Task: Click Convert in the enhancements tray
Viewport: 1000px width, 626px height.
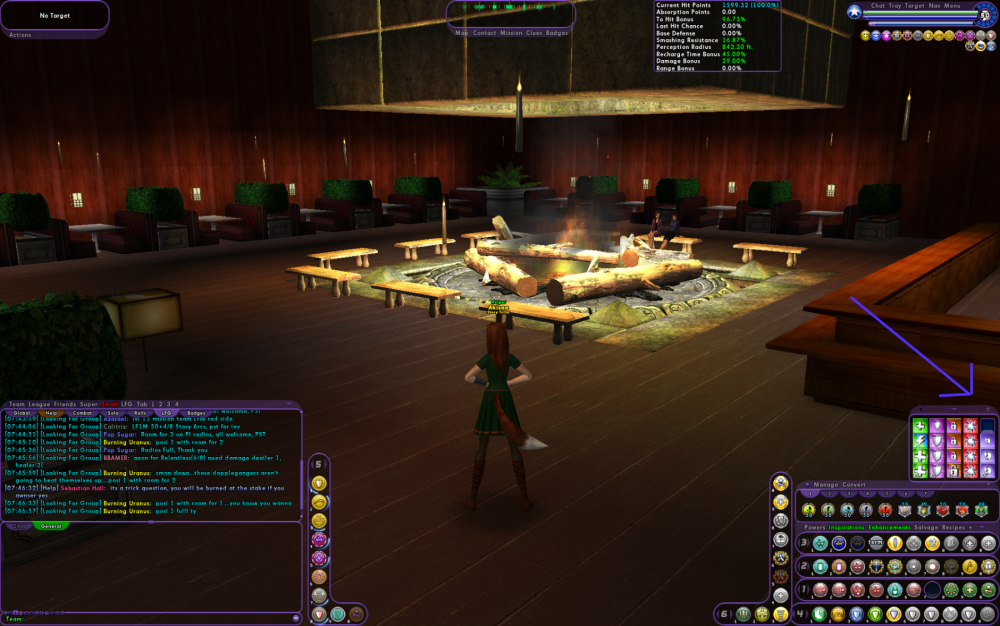Action: tap(855, 485)
